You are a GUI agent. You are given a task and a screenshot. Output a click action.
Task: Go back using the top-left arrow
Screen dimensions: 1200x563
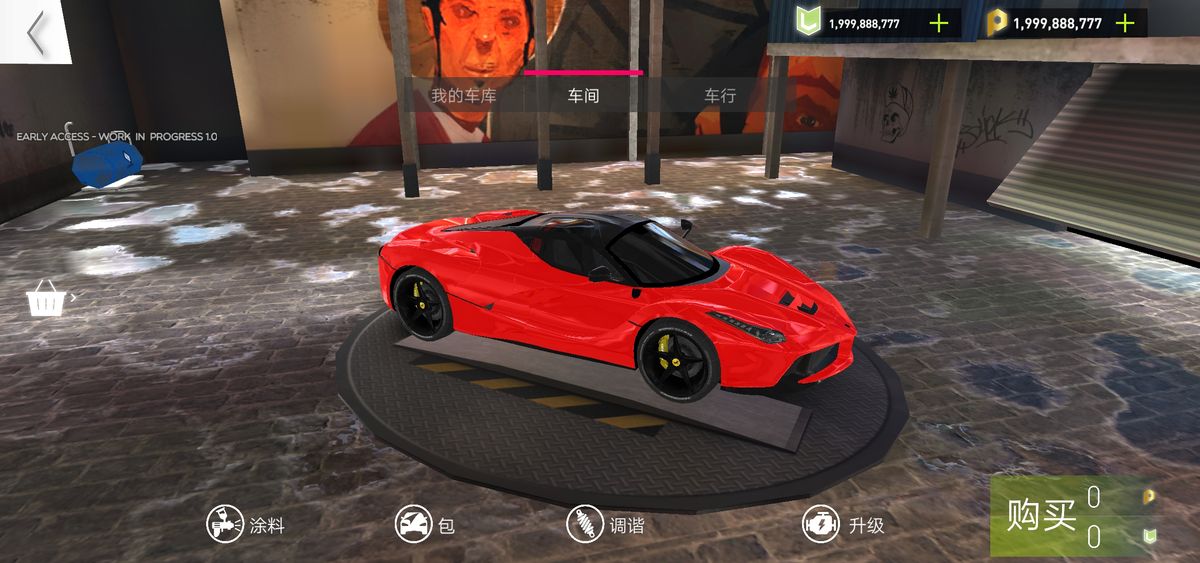[x=36, y=32]
